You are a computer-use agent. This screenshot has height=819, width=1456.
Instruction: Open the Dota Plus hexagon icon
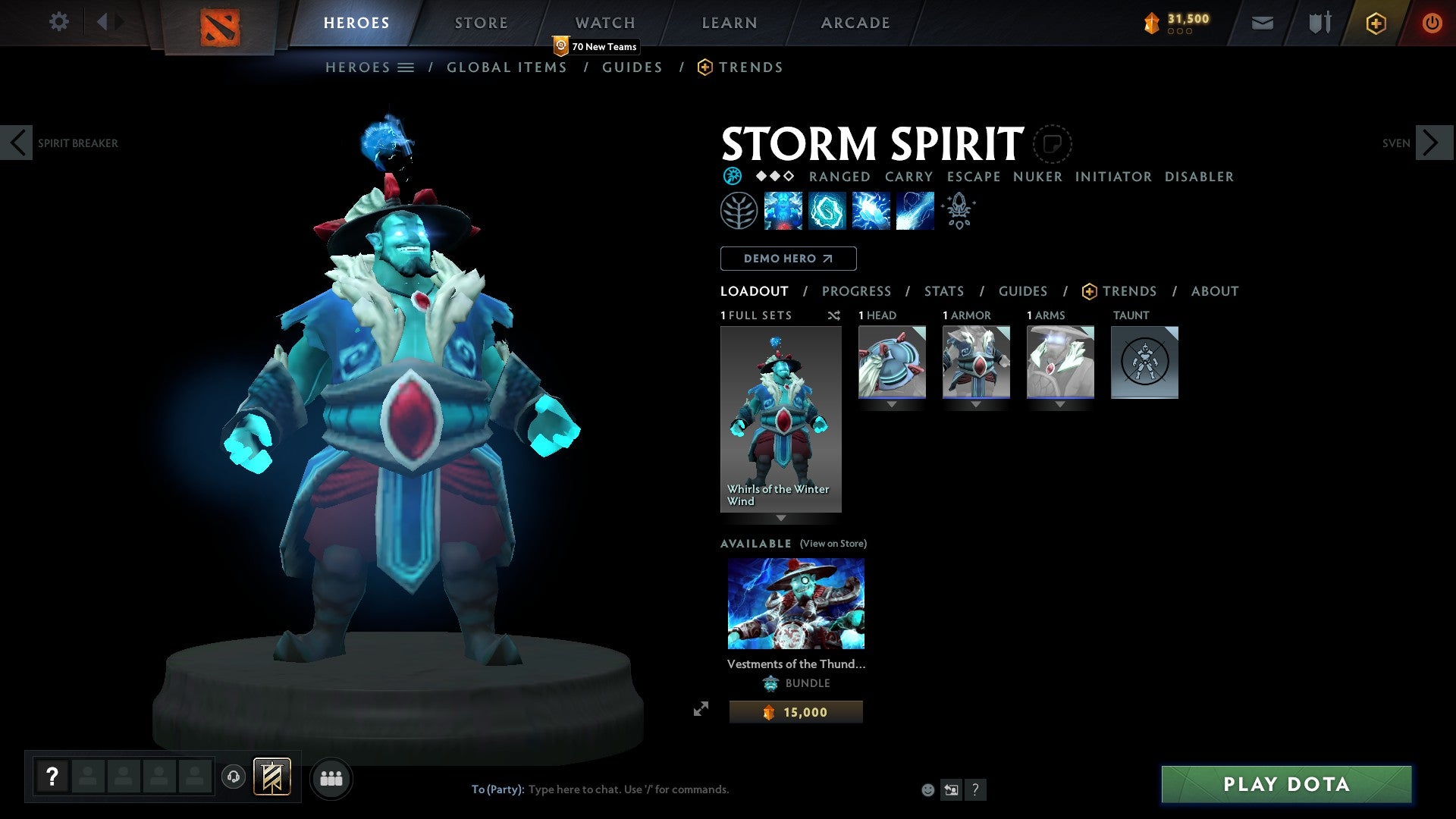coord(1376,23)
